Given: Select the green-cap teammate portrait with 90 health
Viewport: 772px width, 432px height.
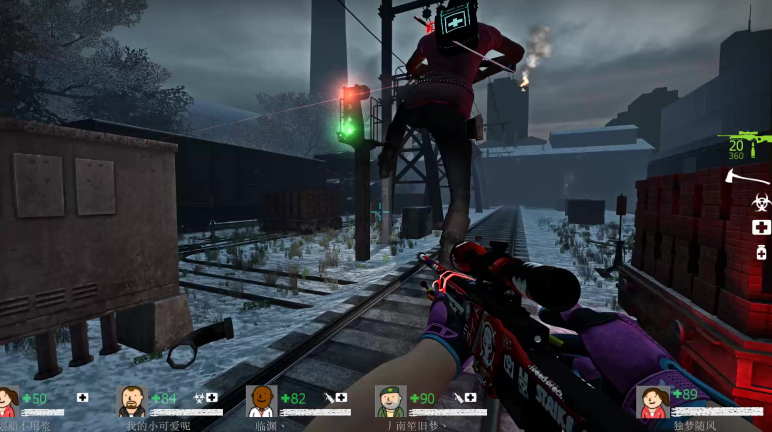Looking at the screenshot, I should click(391, 402).
